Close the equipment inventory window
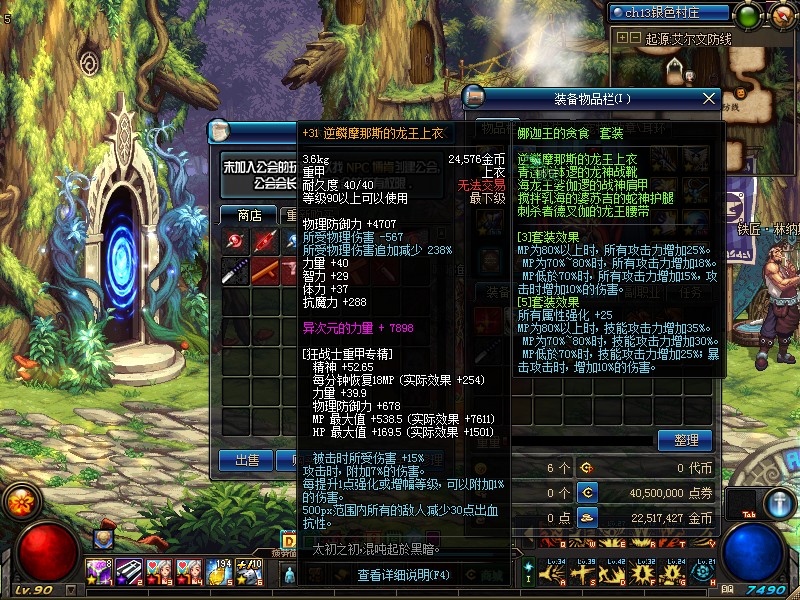This screenshot has height=600, width=800. point(710,98)
